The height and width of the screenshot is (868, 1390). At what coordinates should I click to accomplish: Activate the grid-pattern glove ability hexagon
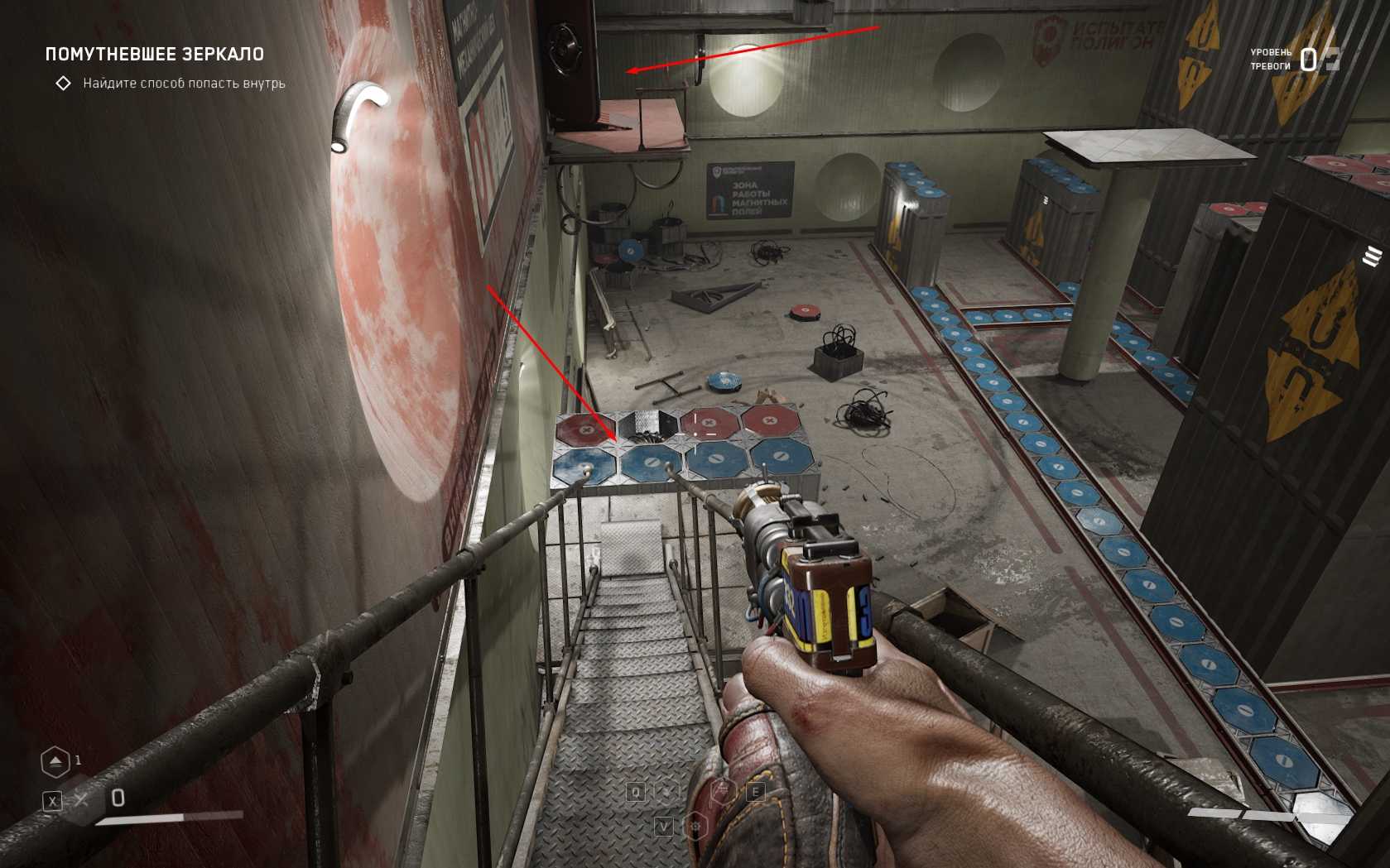(x=724, y=792)
